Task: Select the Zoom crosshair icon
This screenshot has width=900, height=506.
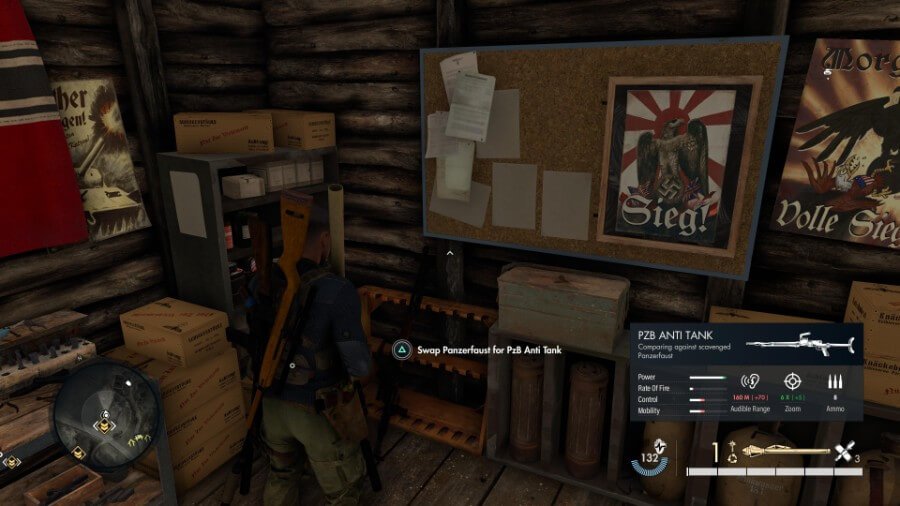Action: (793, 381)
